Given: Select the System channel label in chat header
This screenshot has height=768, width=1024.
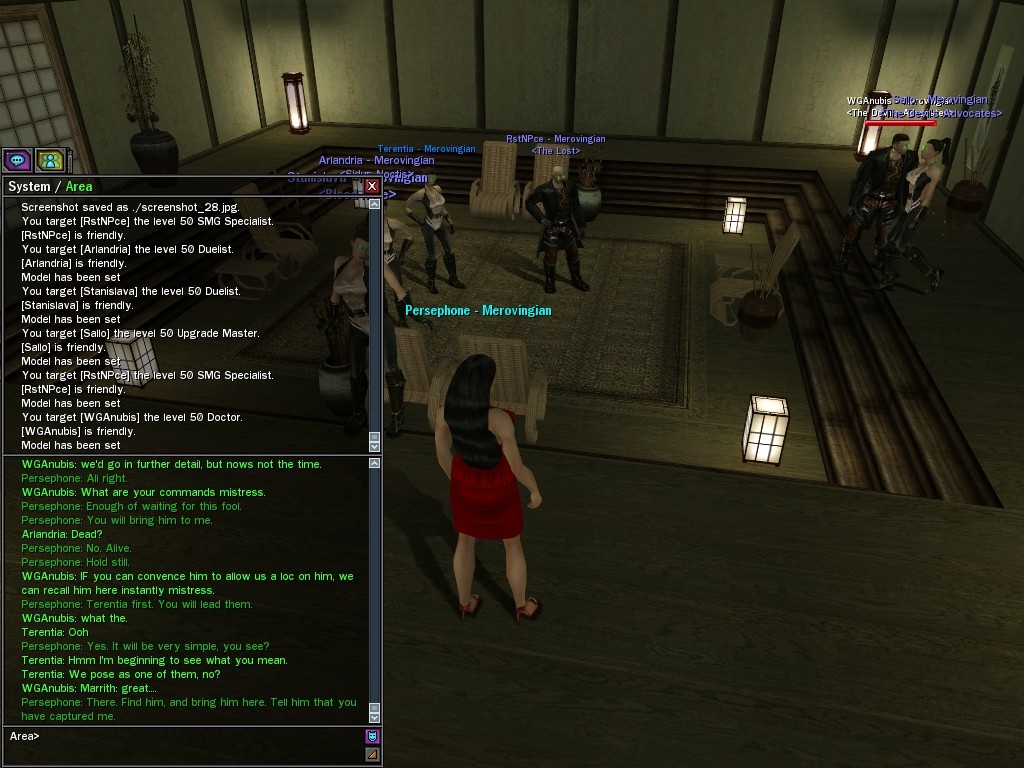Looking at the screenshot, I should [28, 187].
